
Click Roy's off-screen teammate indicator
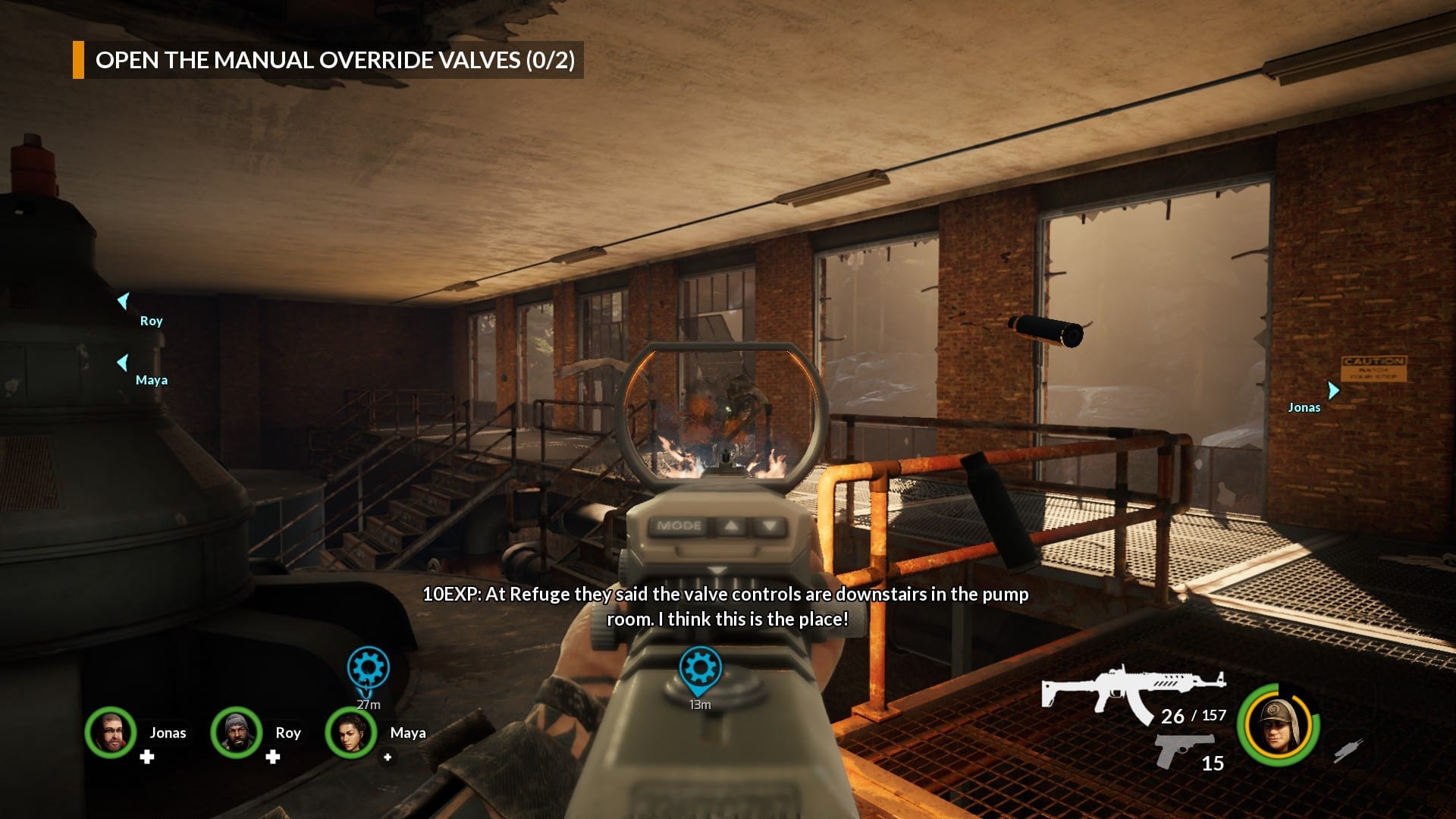pos(124,301)
